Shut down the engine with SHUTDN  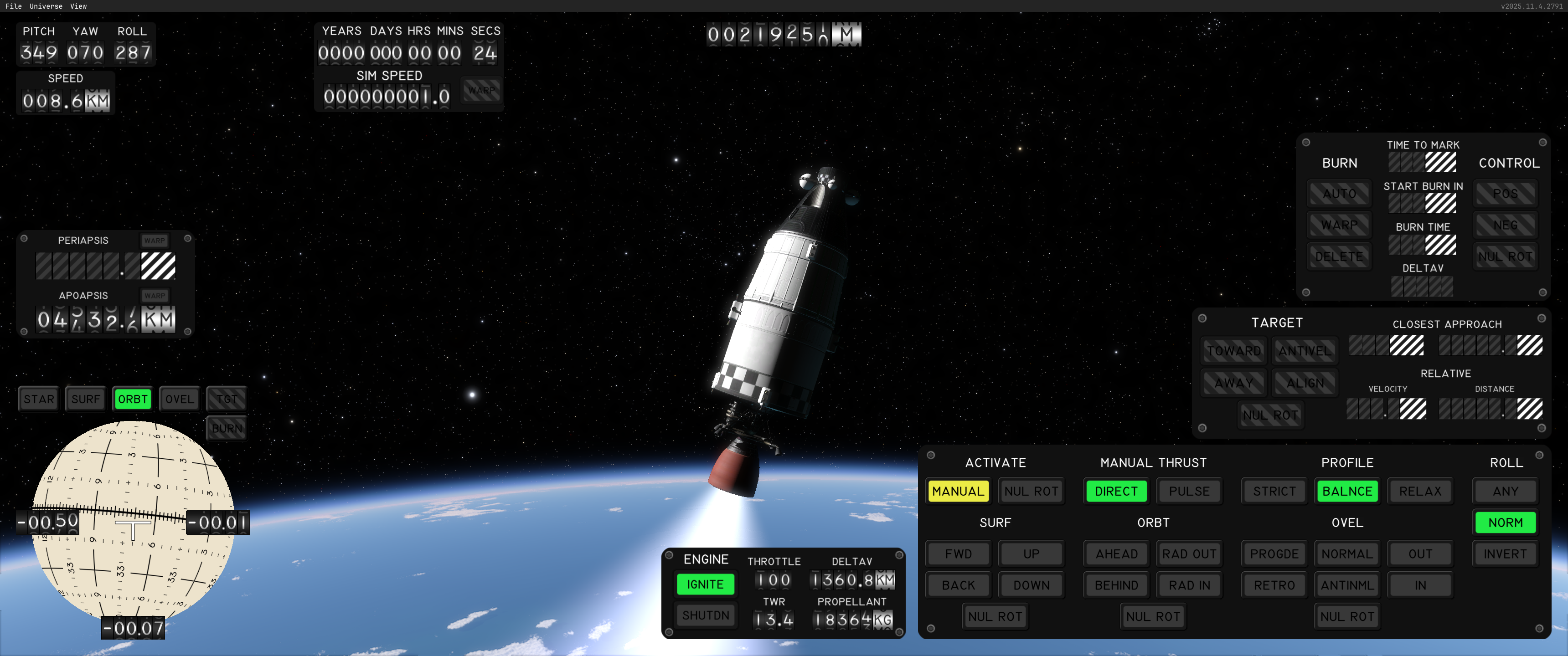(x=705, y=615)
